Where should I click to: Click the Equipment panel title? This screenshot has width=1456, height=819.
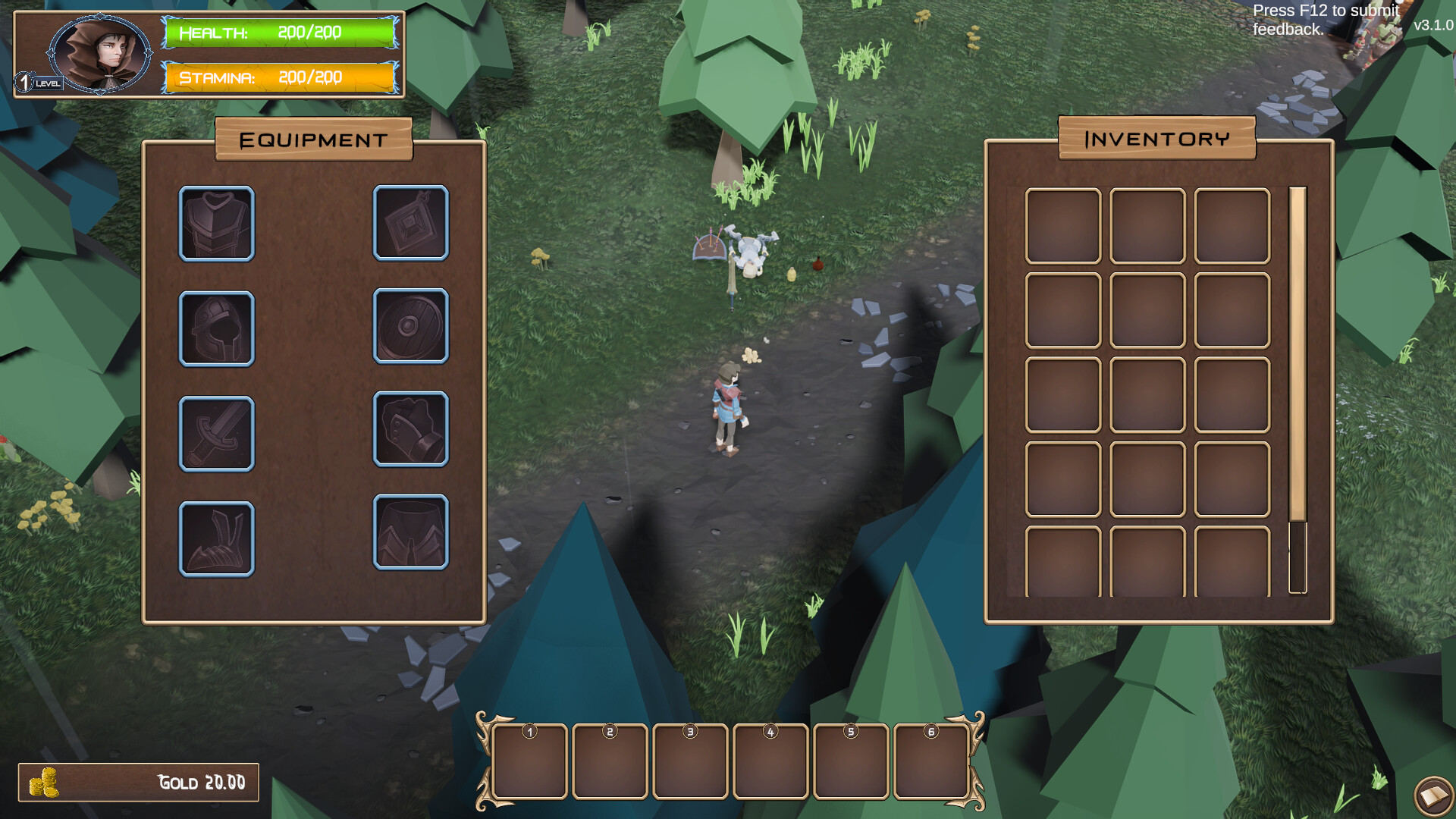tap(313, 140)
